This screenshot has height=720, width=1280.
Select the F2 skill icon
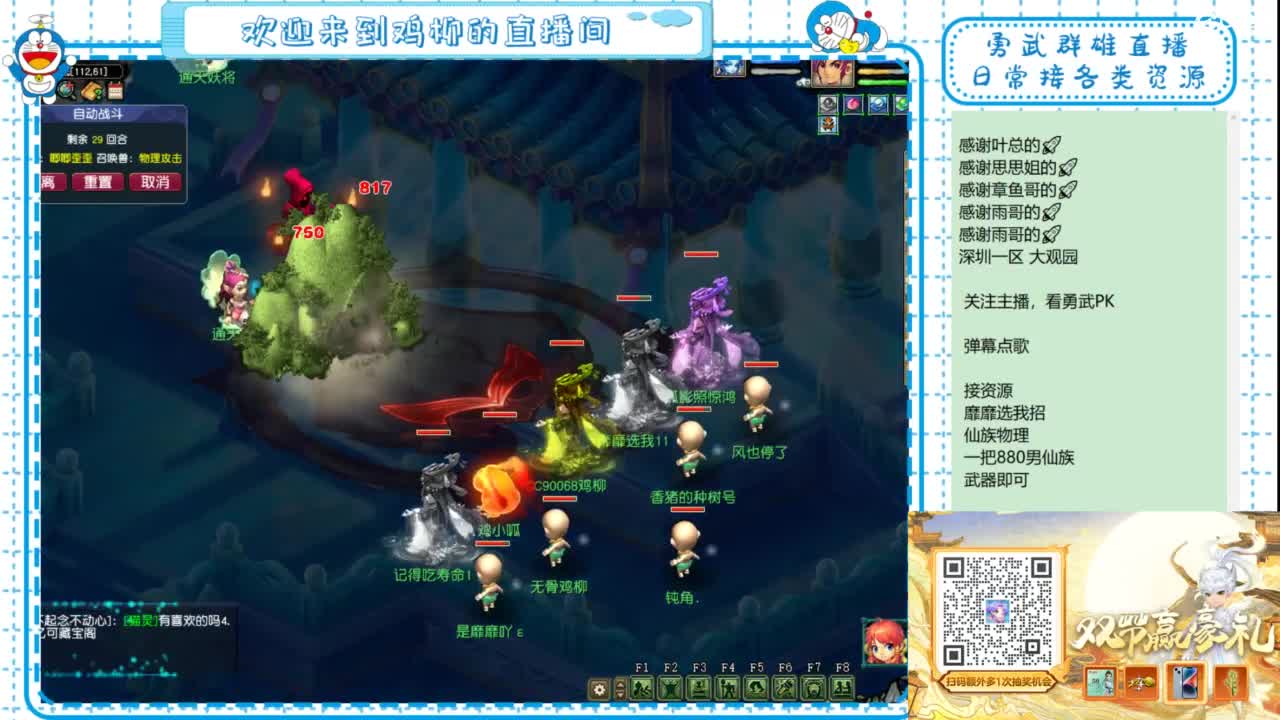coord(671,688)
